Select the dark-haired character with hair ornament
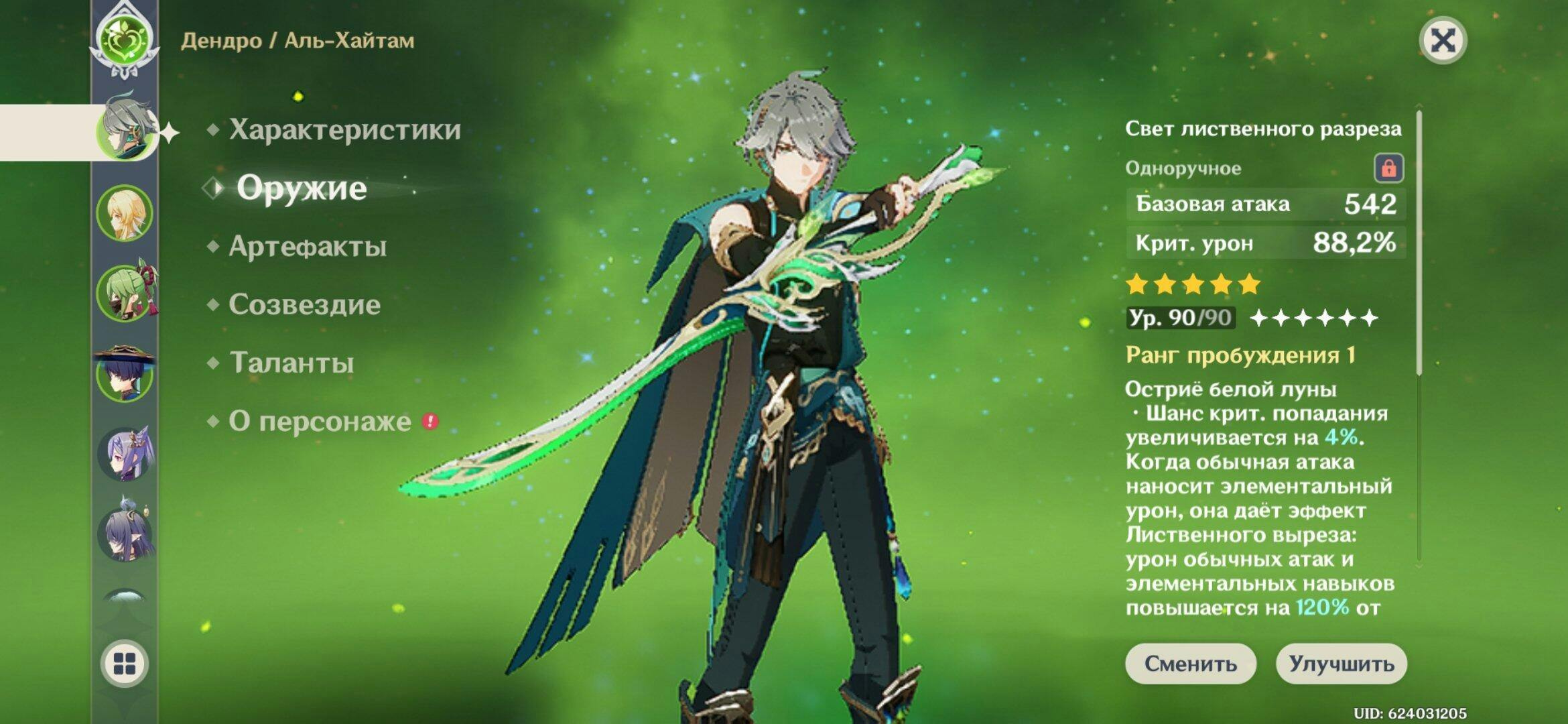Viewport: 1568px width, 724px height. (x=125, y=534)
